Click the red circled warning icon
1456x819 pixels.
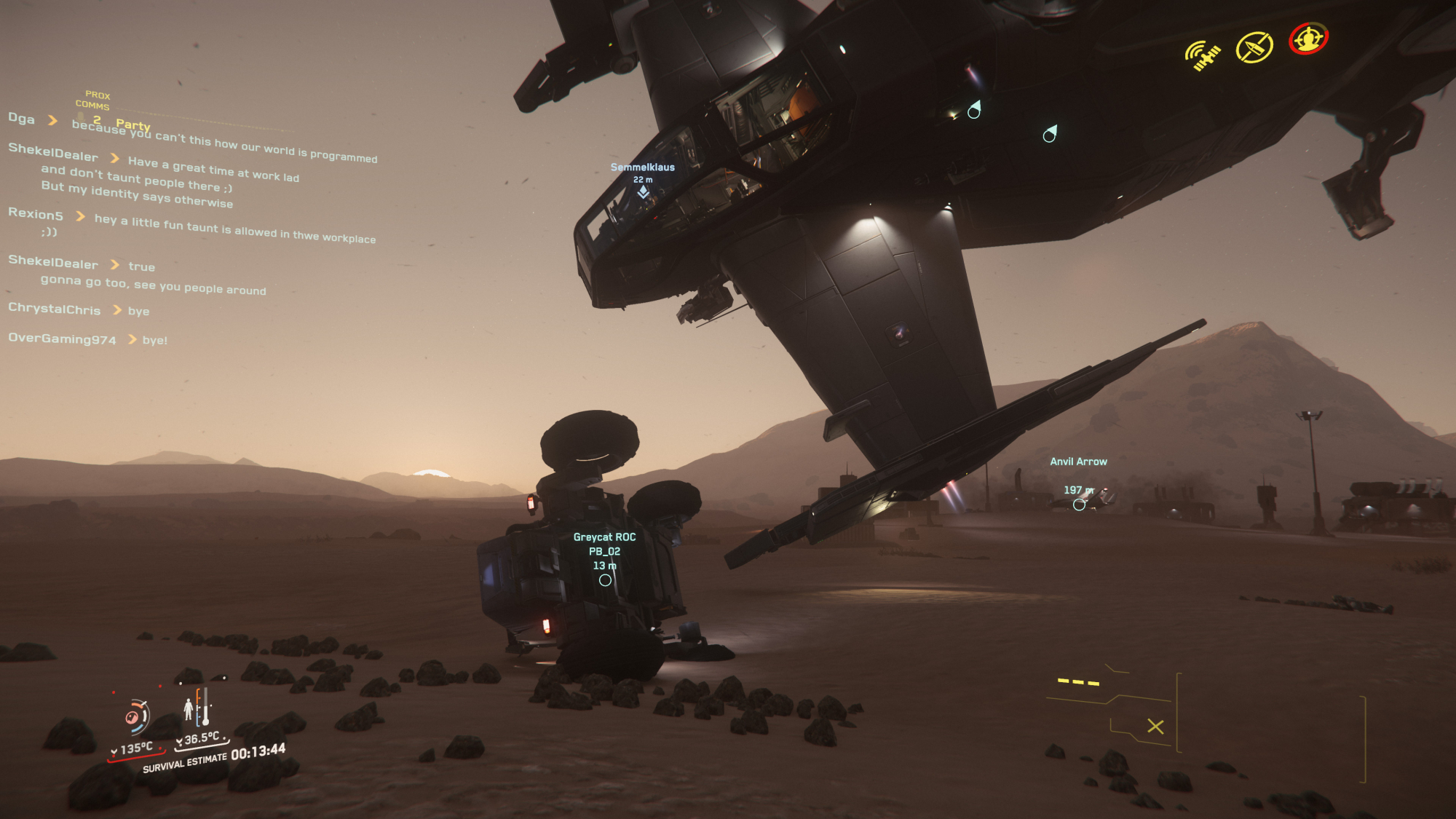[x=1308, y=39]
